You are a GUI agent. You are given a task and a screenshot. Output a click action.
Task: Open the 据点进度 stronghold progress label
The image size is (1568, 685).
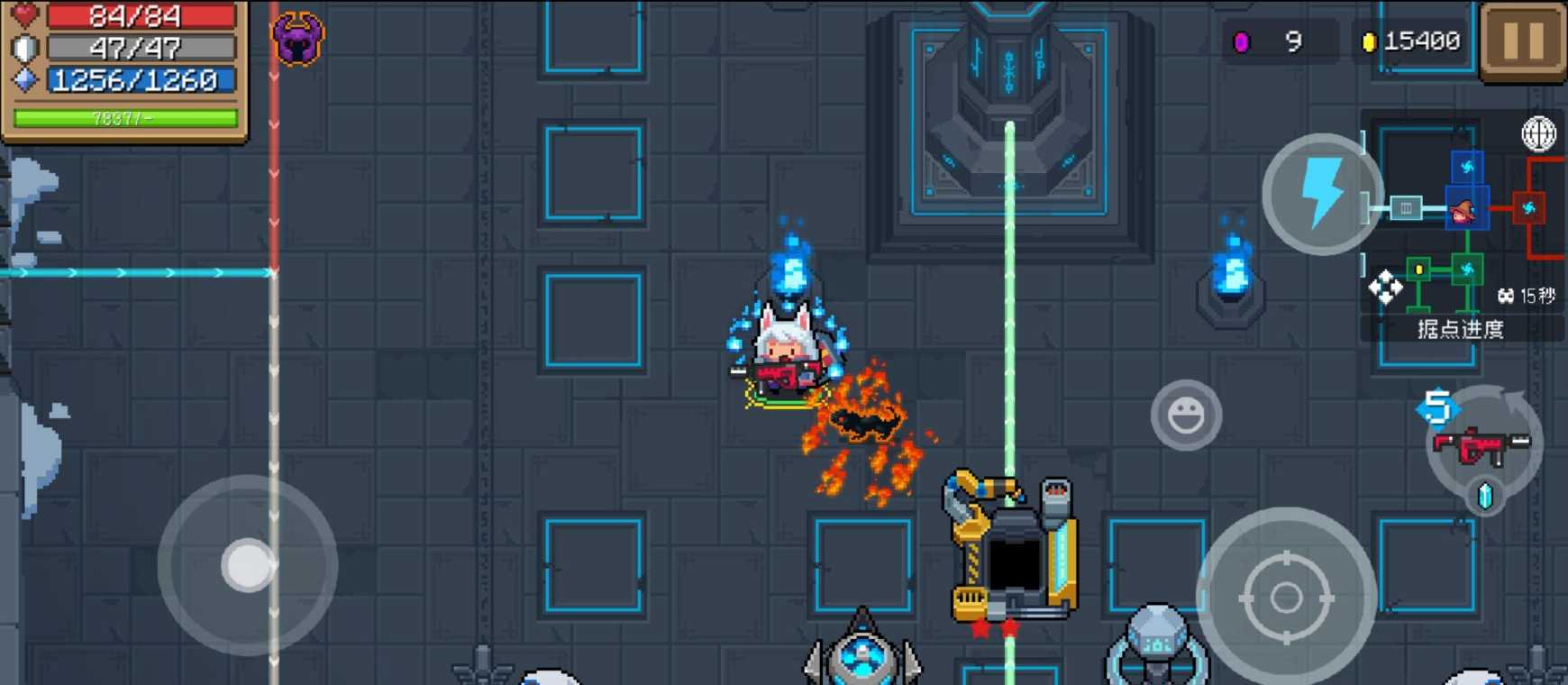pyautogui.click(x=1461, y=329)
